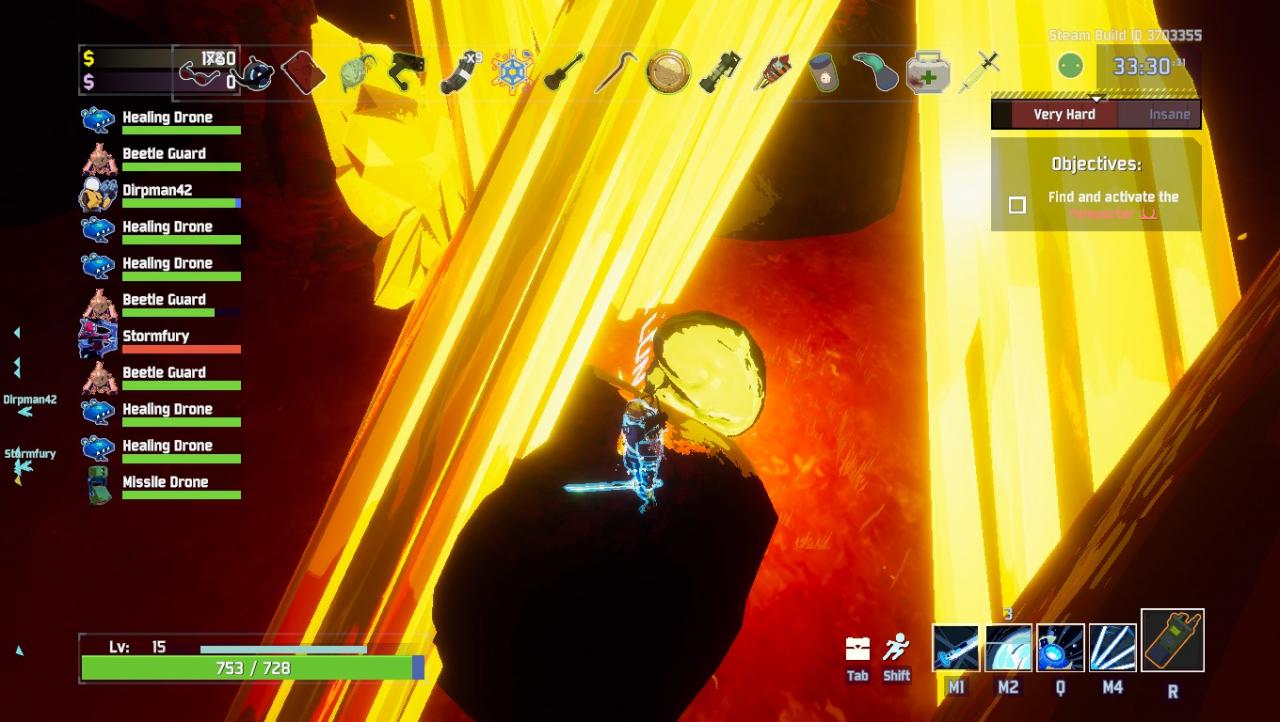Select the Crowbar item icon
1280x722 pixels.
616,72
